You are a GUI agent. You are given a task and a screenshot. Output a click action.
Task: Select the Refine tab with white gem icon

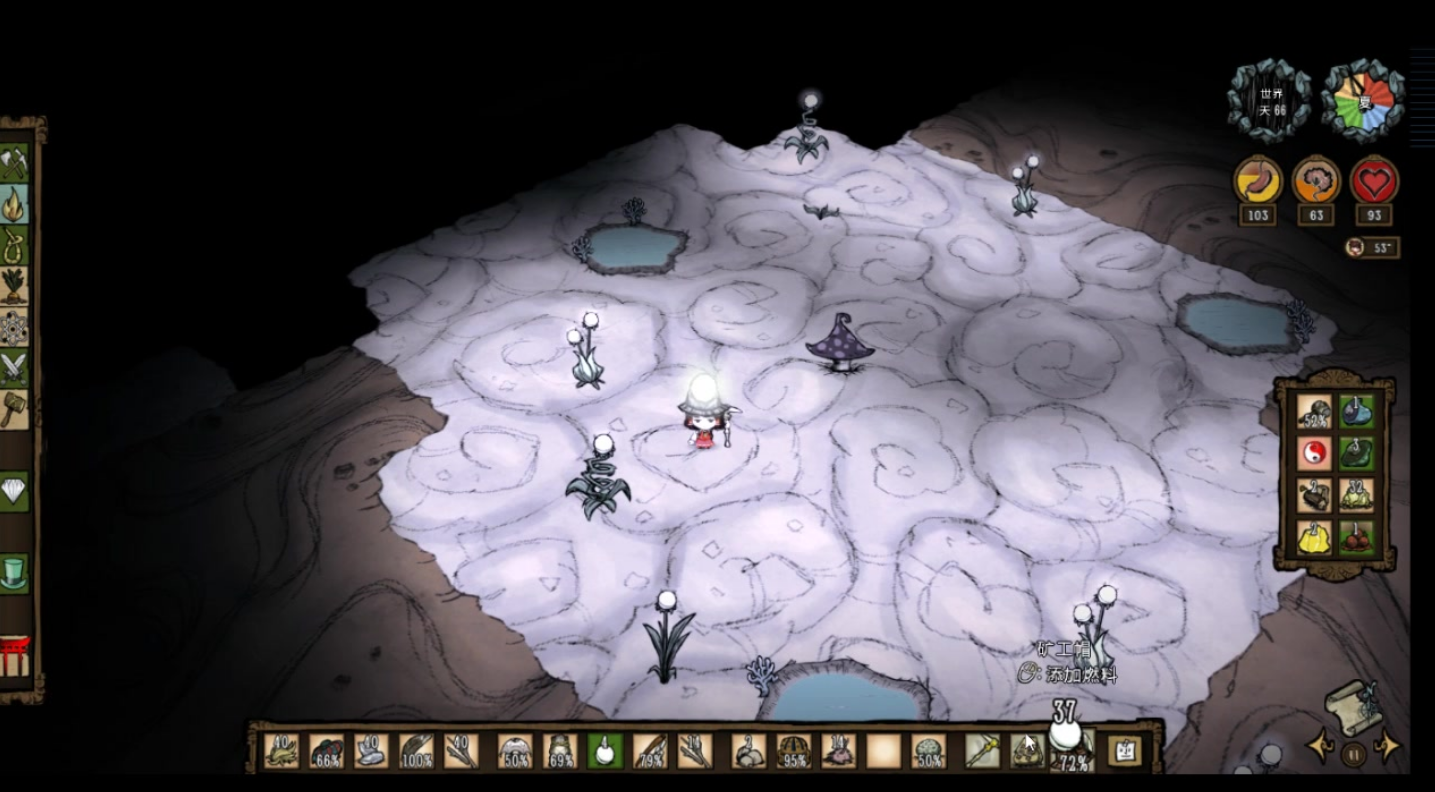pos(14,491)
